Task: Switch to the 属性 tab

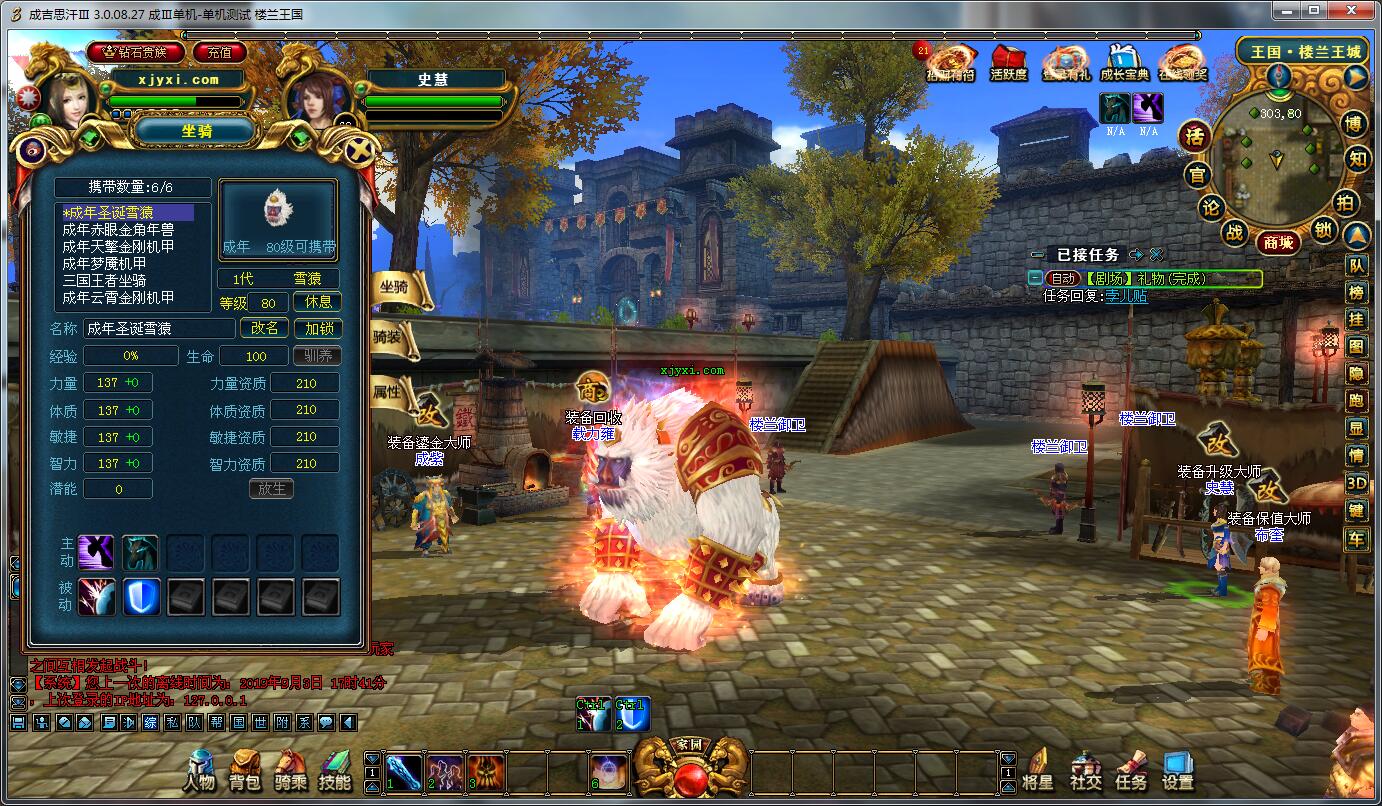Action: coord(388,391)
